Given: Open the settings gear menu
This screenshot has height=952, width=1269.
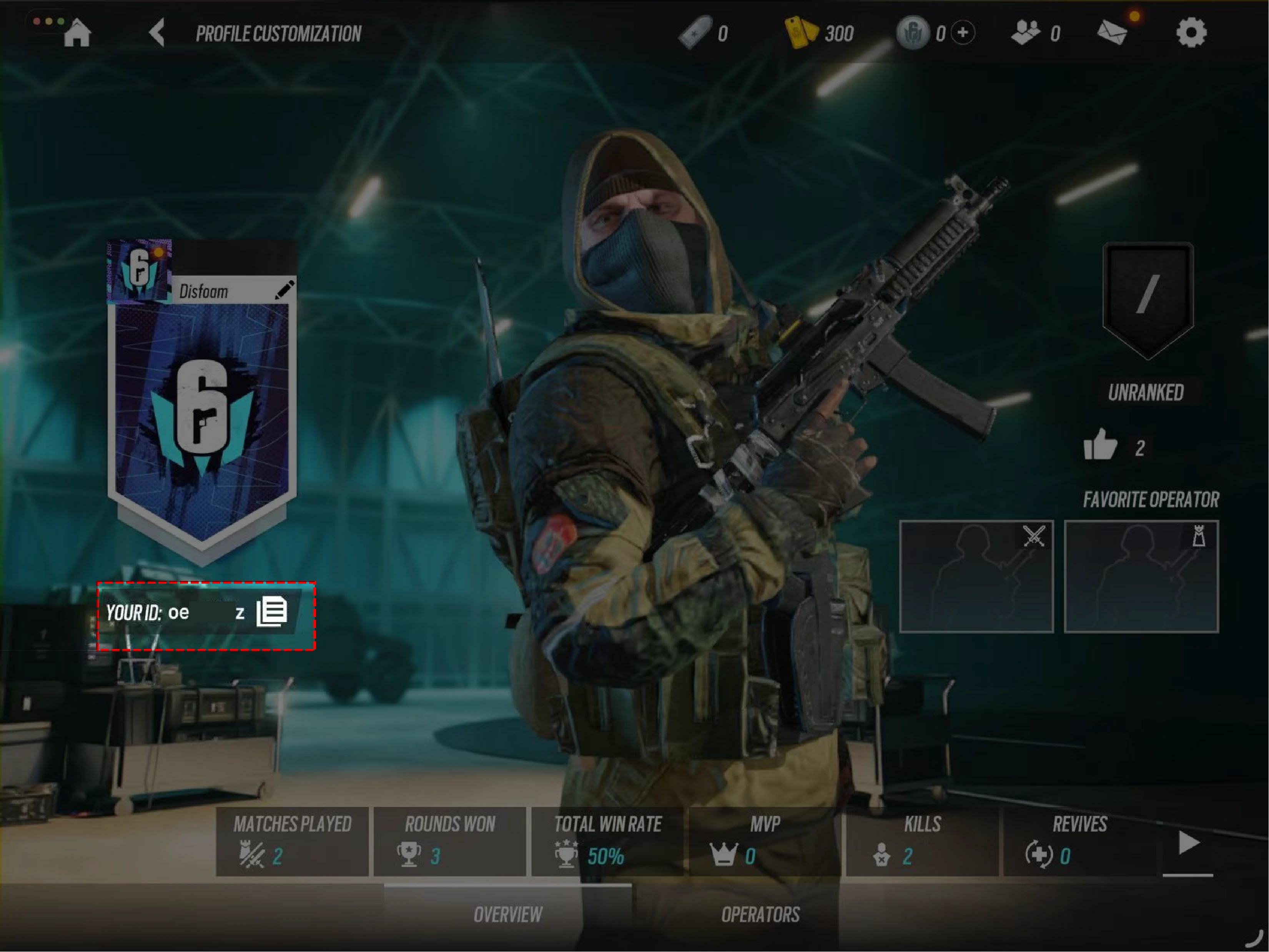Looking at the screenshot, I should click(x=1191, y=33).
